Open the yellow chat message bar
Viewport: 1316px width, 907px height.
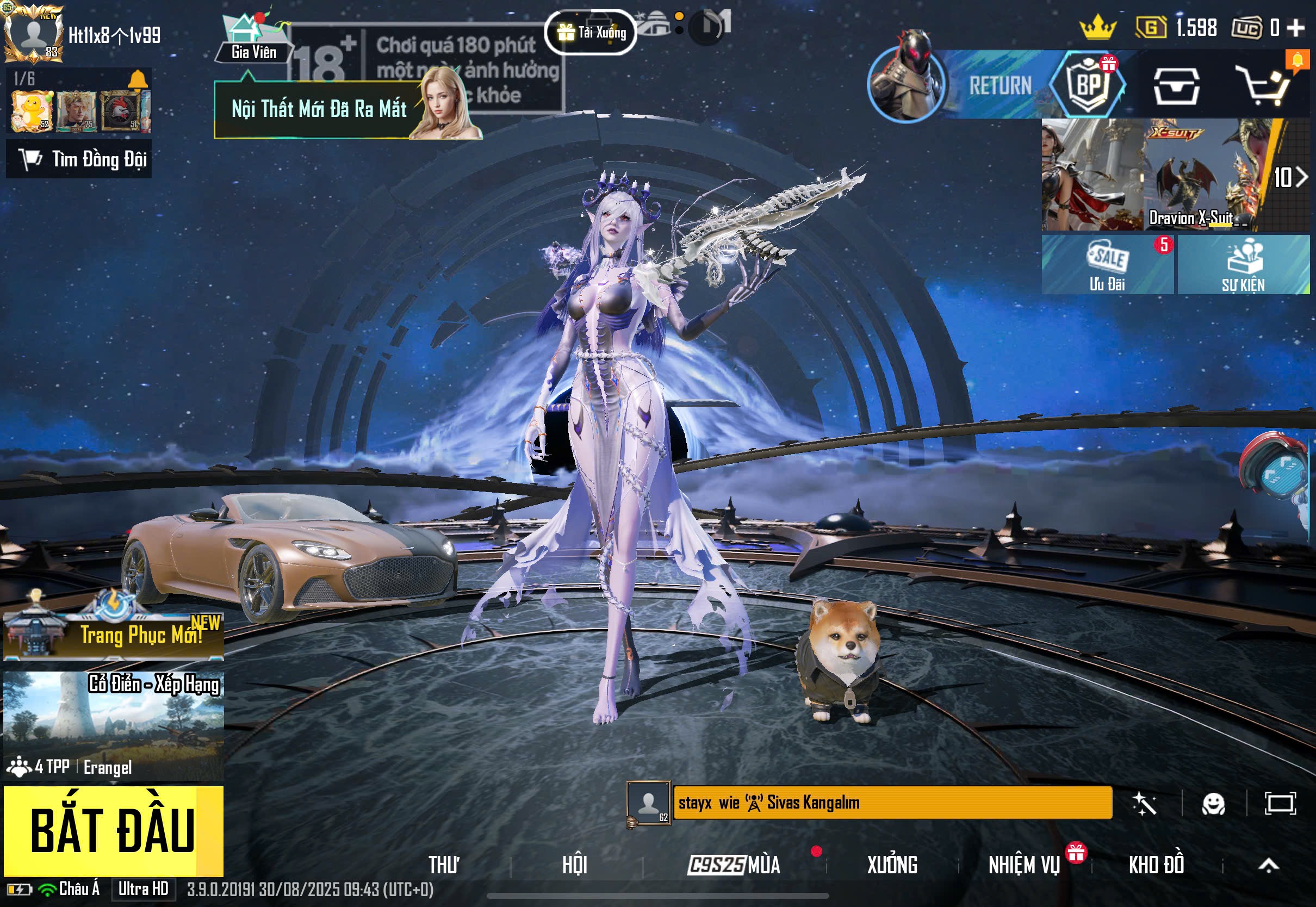pyautogui.click(x=892, y=803)
